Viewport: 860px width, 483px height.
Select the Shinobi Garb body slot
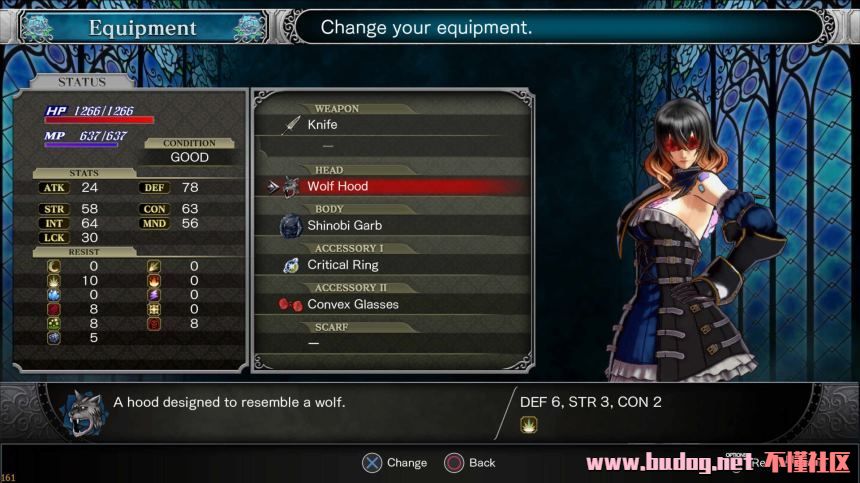[x=344, y=226]
